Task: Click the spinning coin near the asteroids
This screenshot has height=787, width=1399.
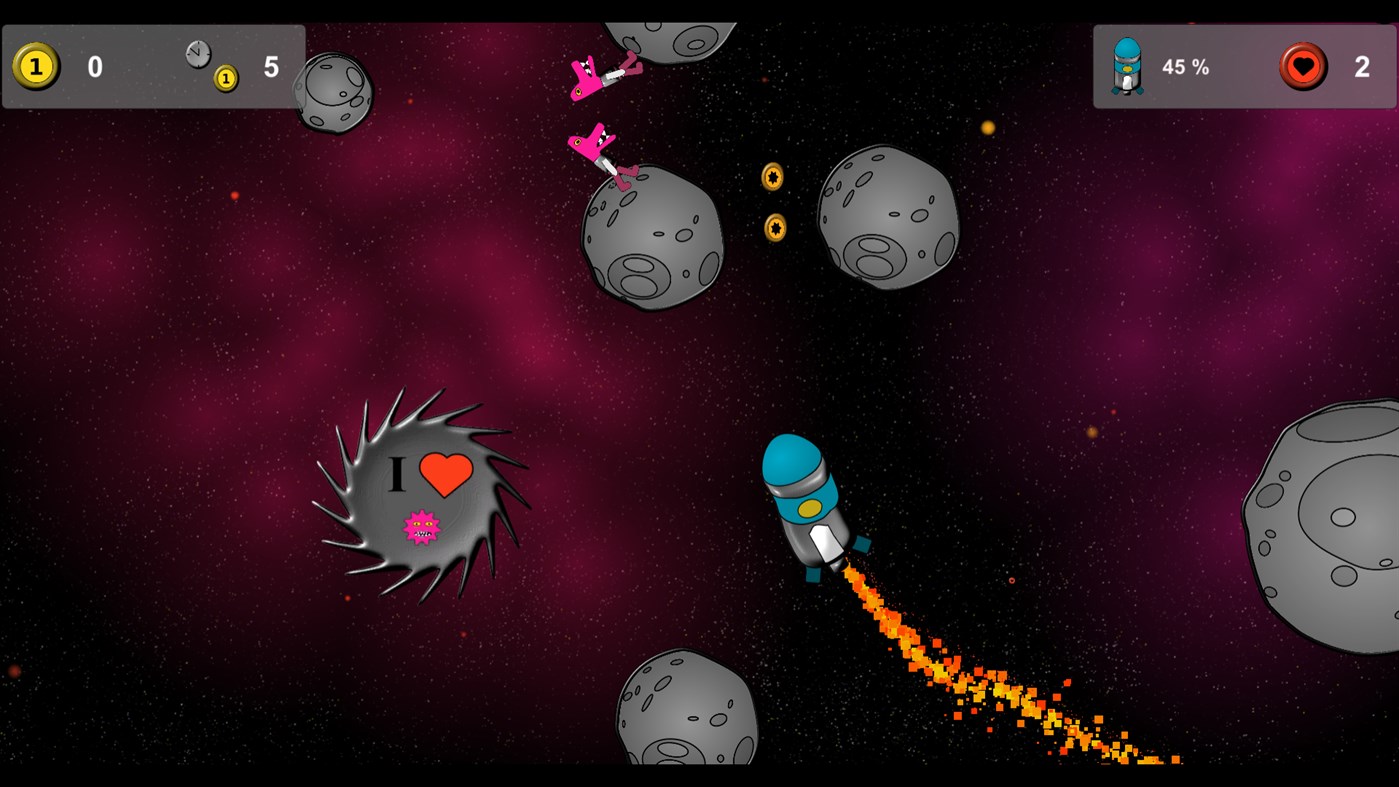Action: tap(772, 176)
